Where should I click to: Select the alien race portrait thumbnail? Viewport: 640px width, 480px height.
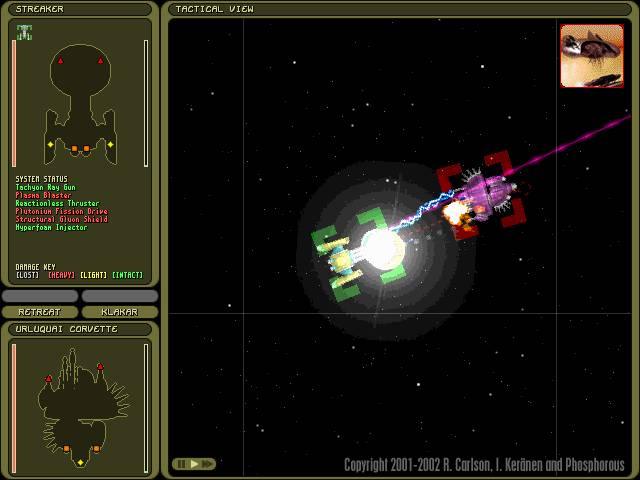pos(591,56)
